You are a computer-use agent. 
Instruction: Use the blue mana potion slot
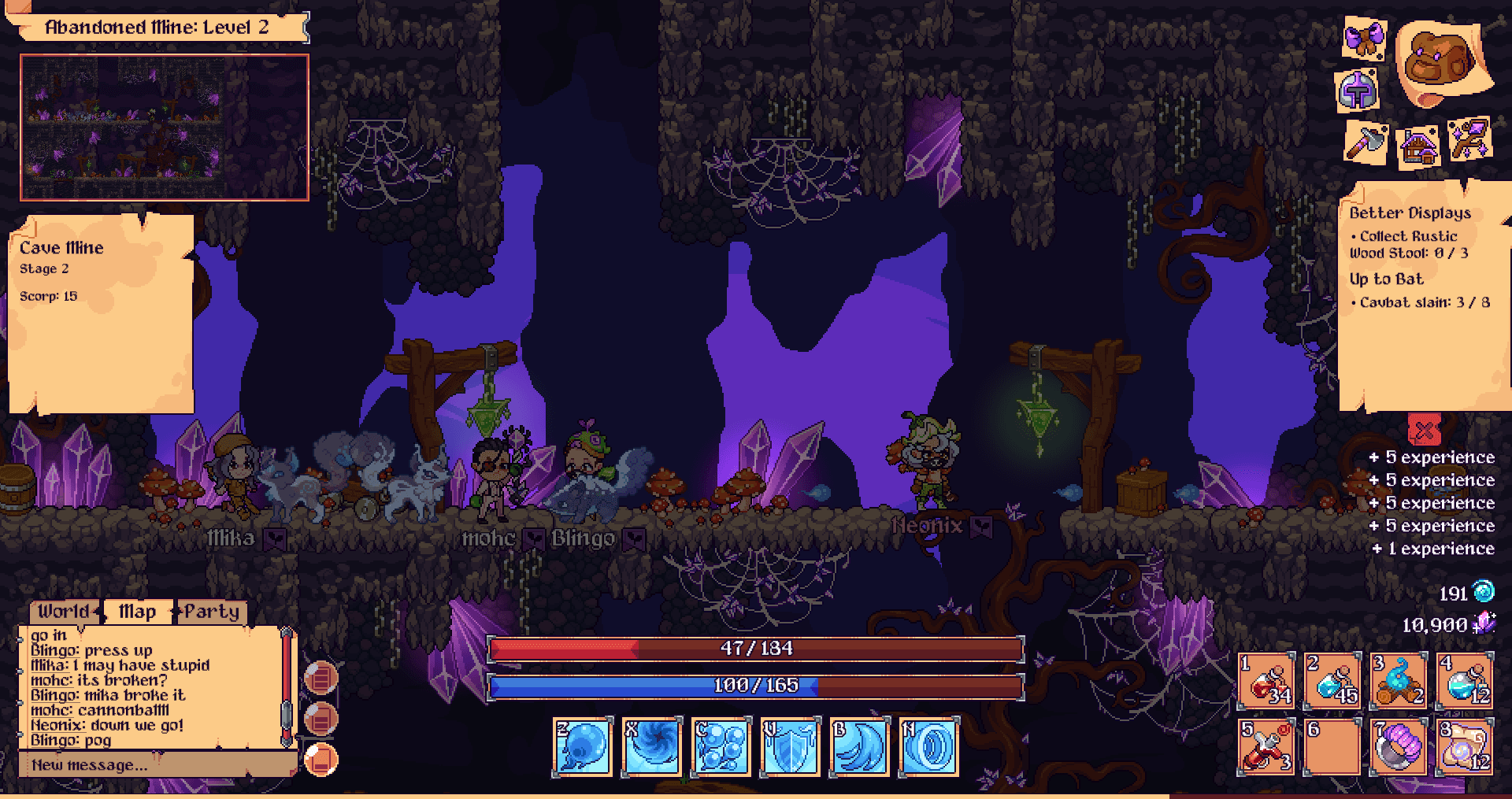coord(1332,680)
